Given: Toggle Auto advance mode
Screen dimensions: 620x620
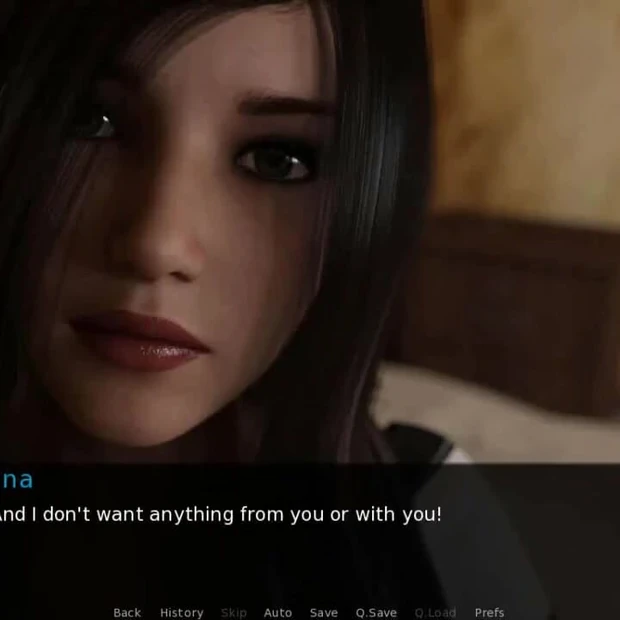Looking at the screenshot, I should point(278,612).
